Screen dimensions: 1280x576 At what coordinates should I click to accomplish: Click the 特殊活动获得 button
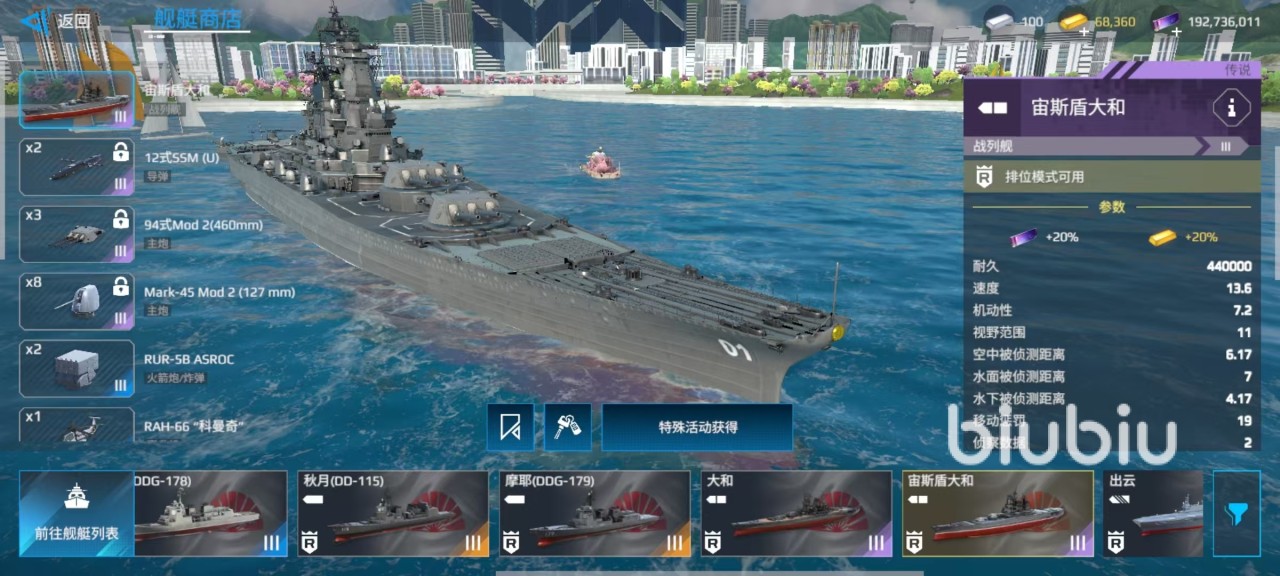697,427
